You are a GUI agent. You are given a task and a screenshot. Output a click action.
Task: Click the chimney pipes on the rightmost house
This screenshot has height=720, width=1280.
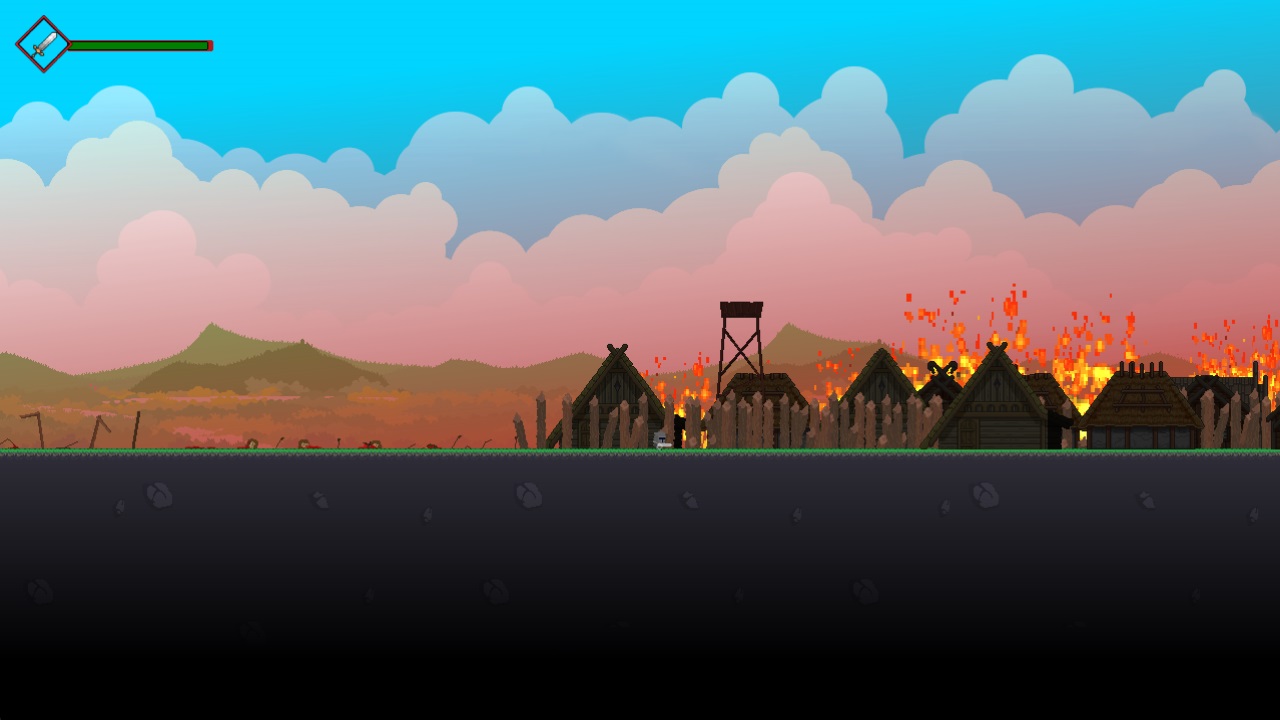tap(1141, 367)
